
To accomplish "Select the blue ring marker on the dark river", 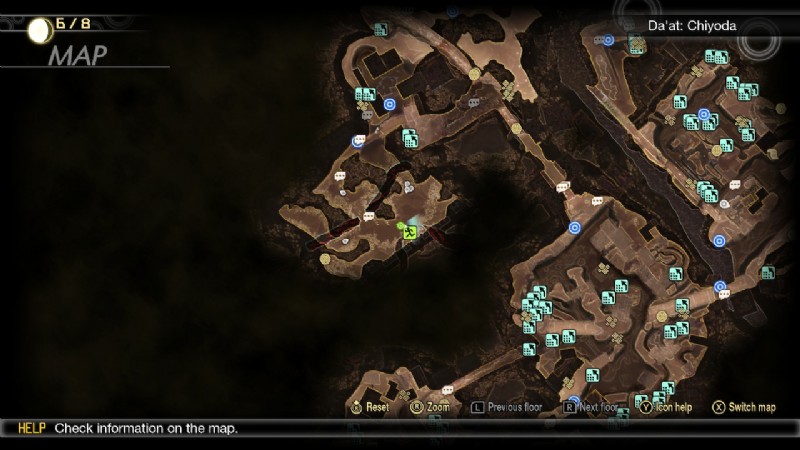I will pyautogui.click(x=720, y=239).
